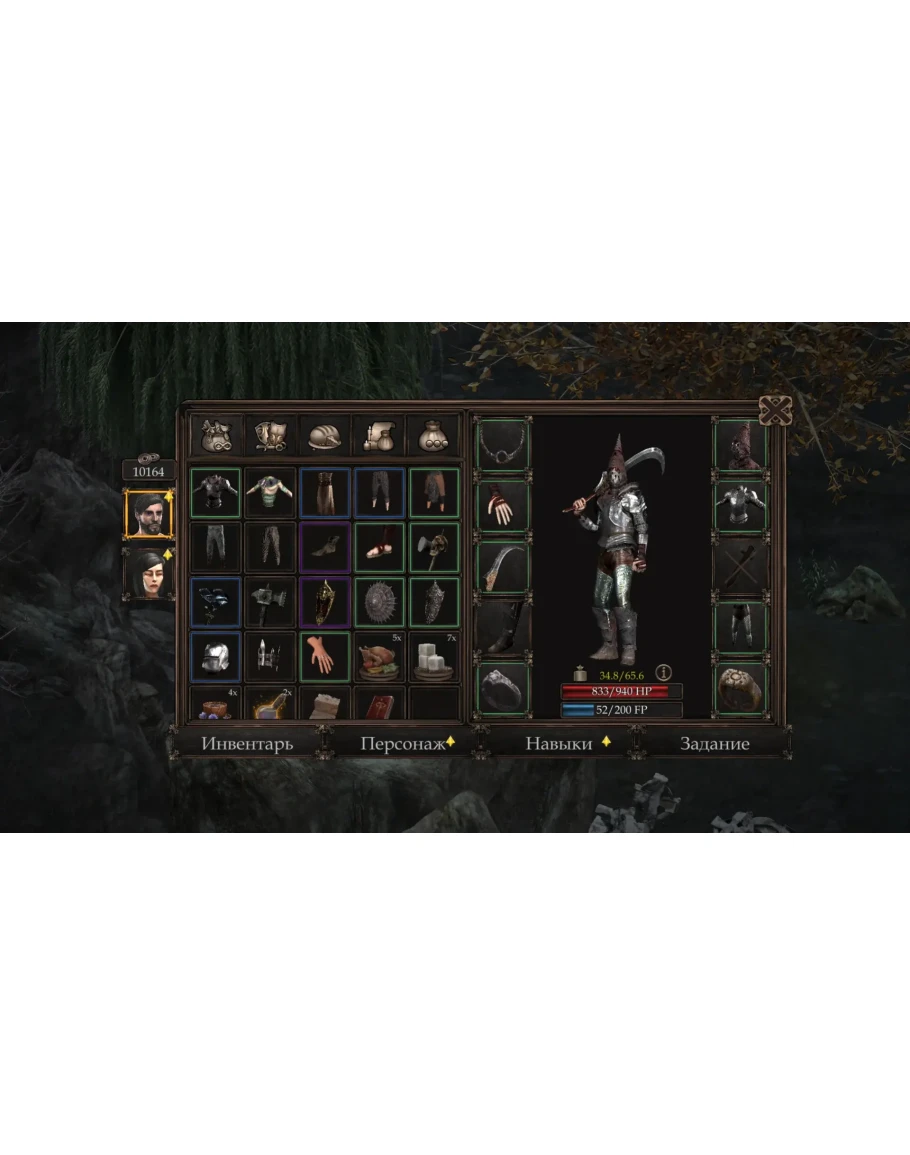Select the bearded male character portrait

tap(148, 514)
